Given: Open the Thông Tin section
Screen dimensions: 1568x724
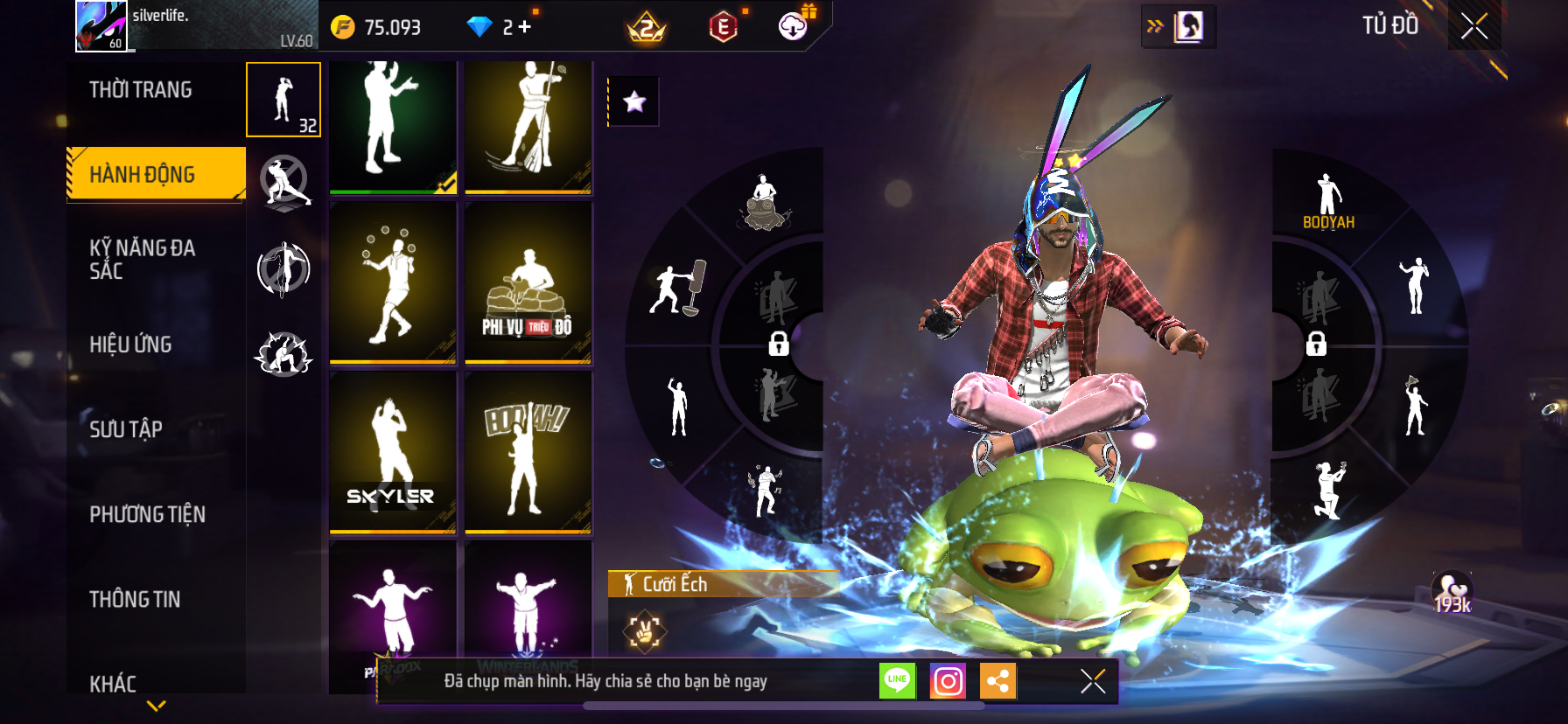Looking at the screenshot, I should (135, 599).
